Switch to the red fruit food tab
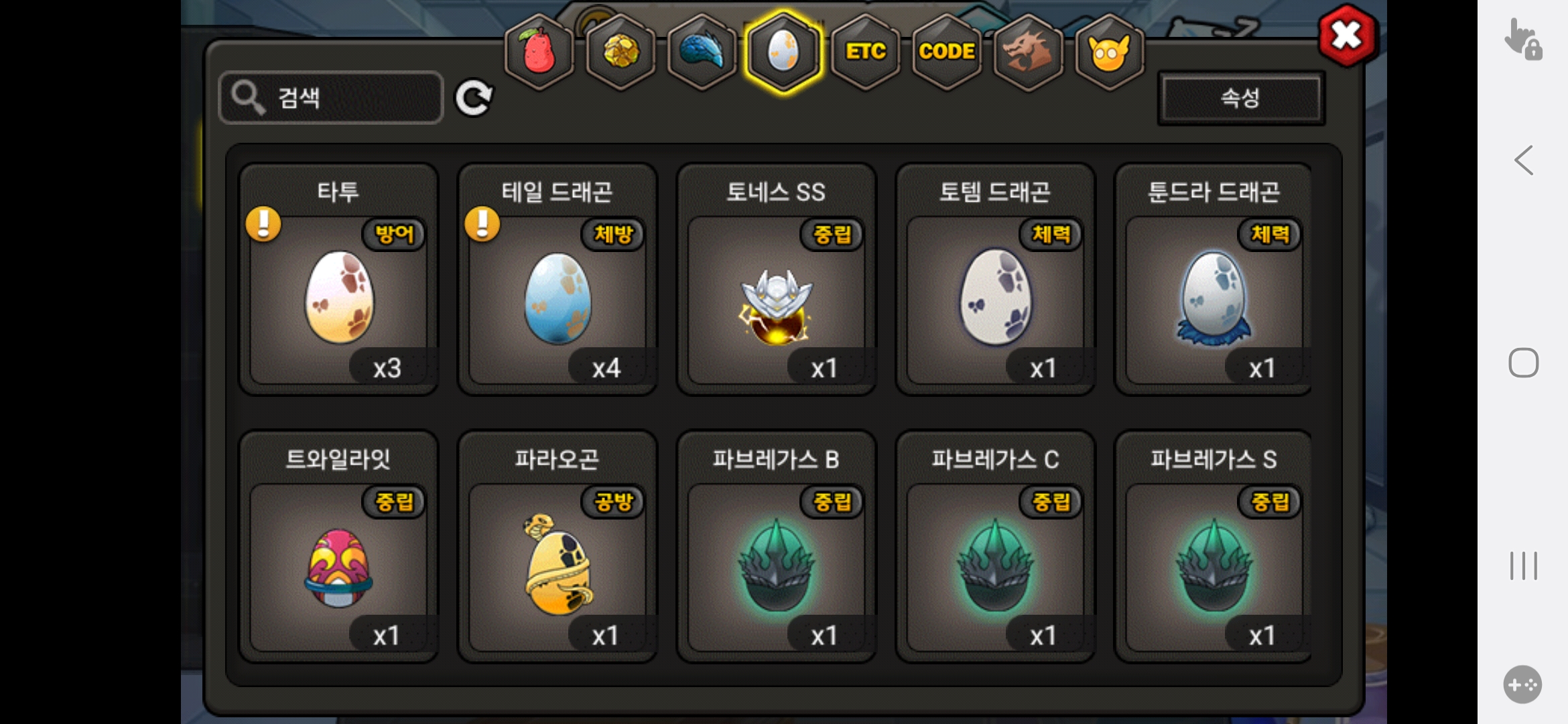This screenshot has height=724, width=1568. point(539,52)
